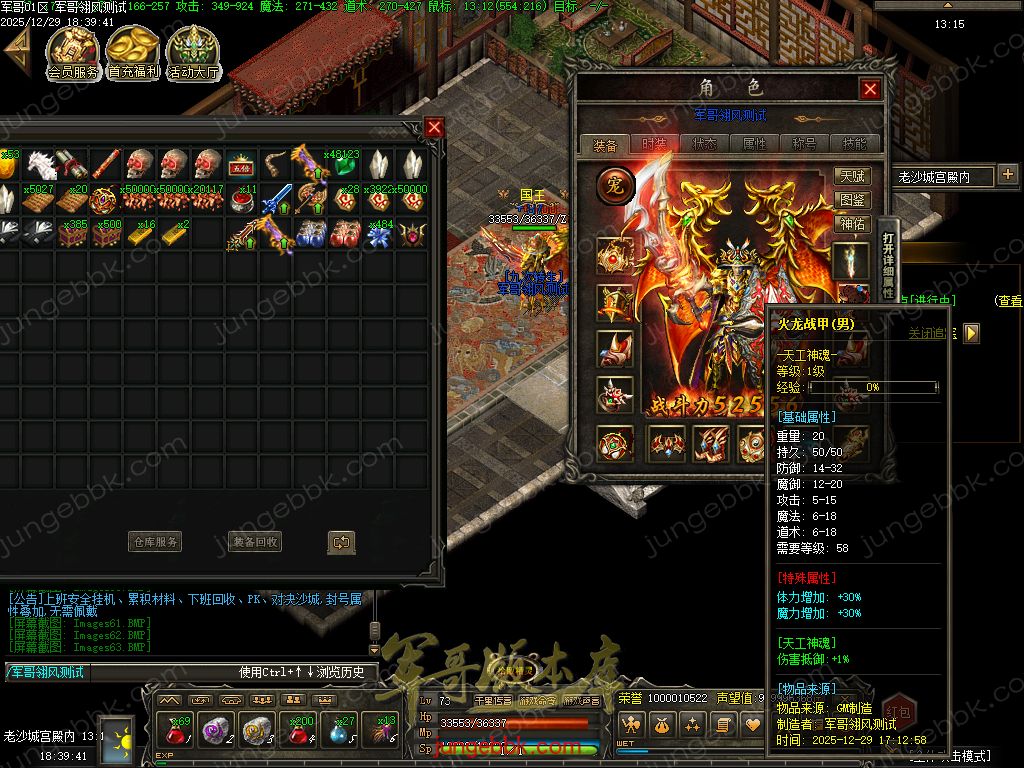Screen dimensions: 1024x768
Task: Switch to the 属性 attributes tab
Action: [x=754, y=144]
